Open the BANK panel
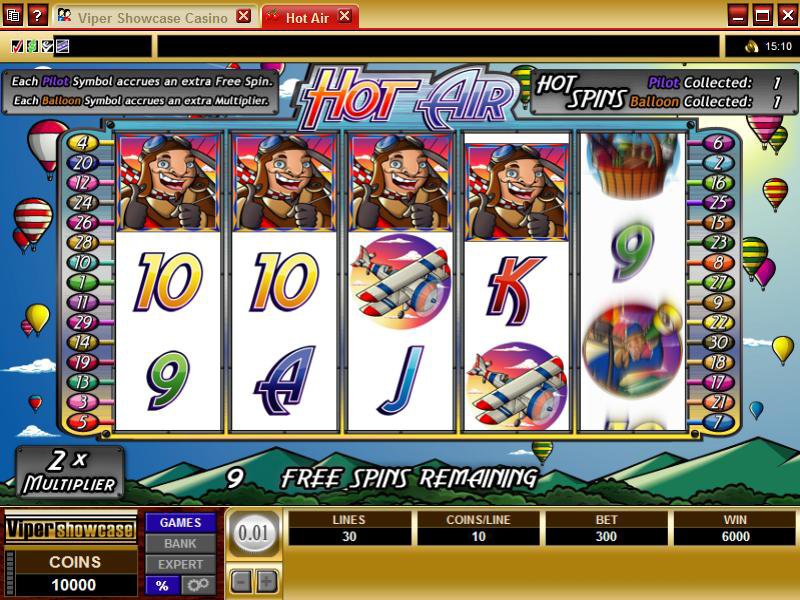The image size is (800, 600). tap(180, 543)
